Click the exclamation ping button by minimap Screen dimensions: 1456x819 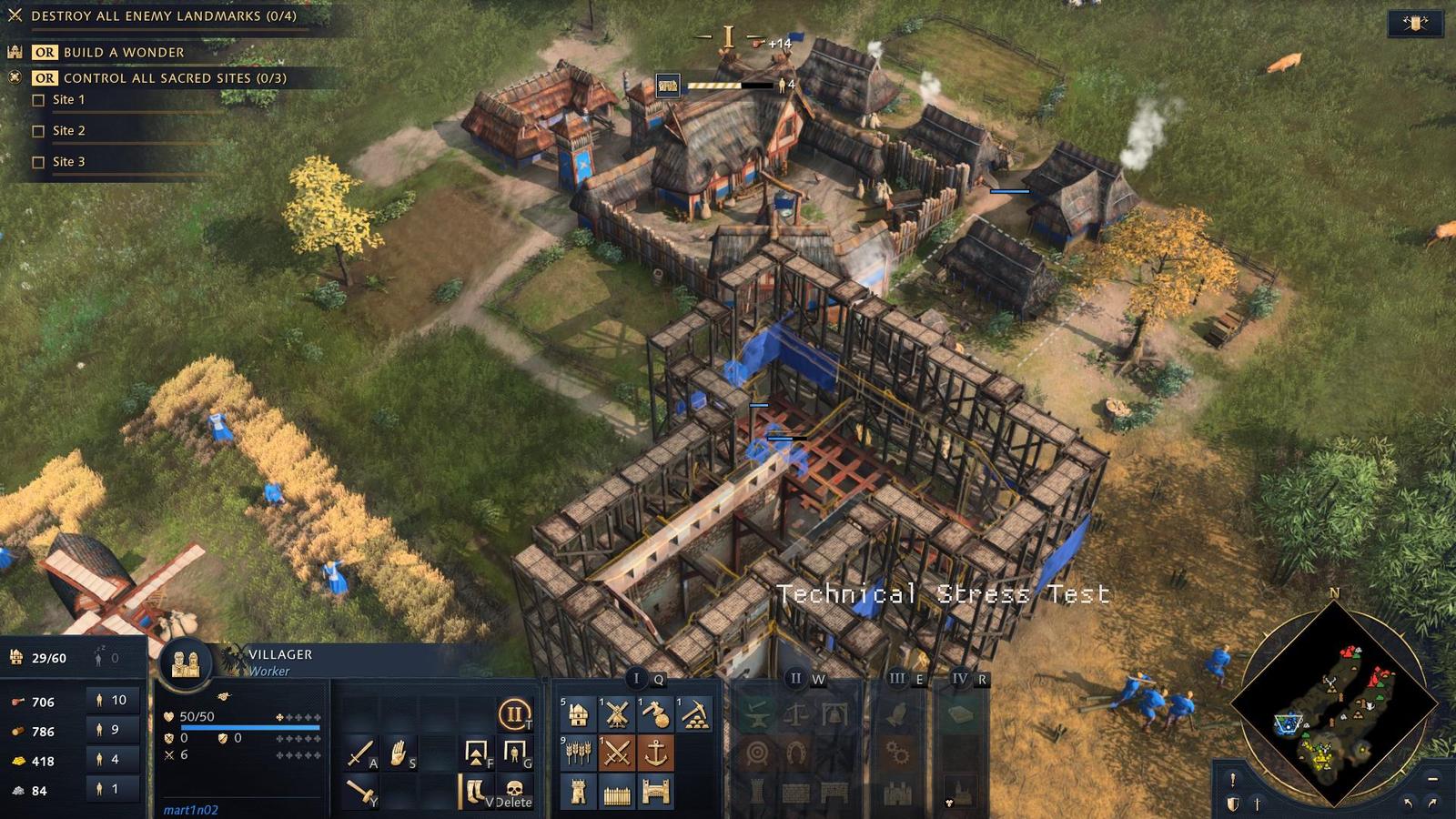[1232, 780]
